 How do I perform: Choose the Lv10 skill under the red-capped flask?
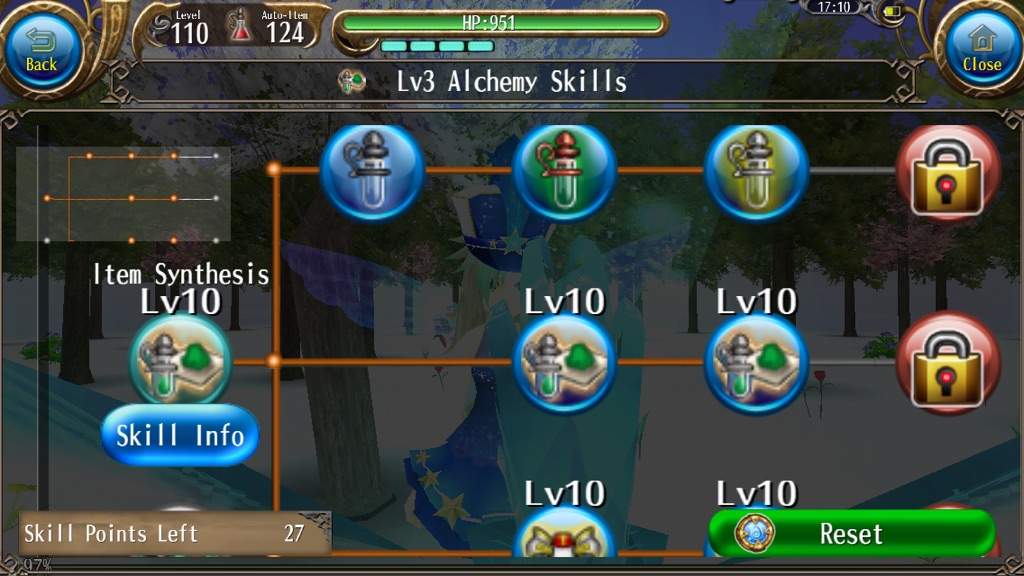(x=564, y=362)
